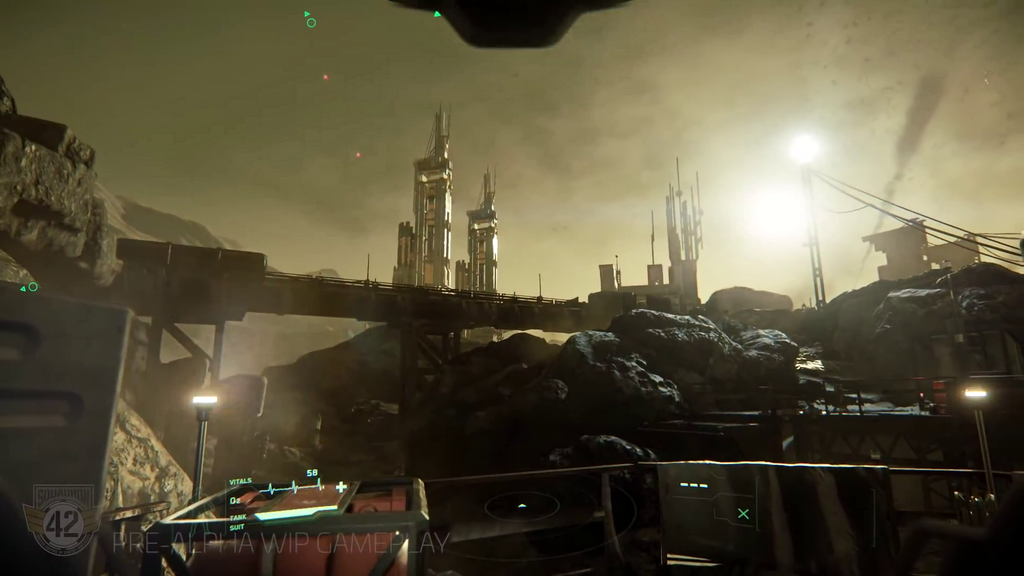1024x576 pixels.
Task: Select the white medical cross on the vitals panel
Action: (x=341, y=487)
